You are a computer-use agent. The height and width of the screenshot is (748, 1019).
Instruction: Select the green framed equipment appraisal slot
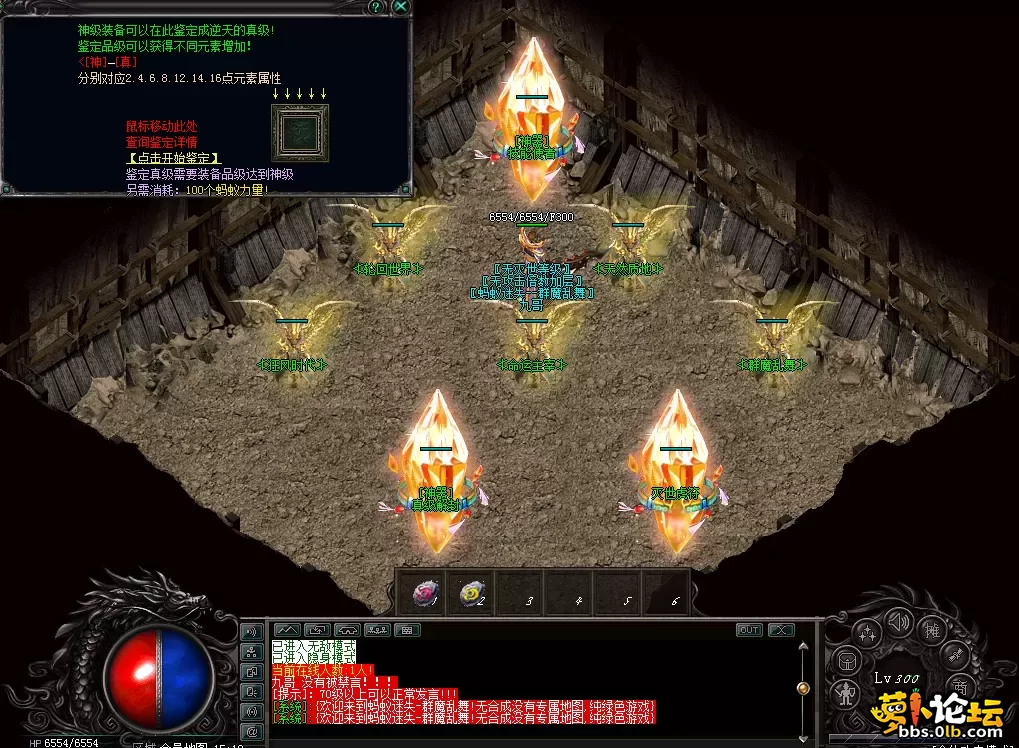pyautogui.click(x=300, y=132)
